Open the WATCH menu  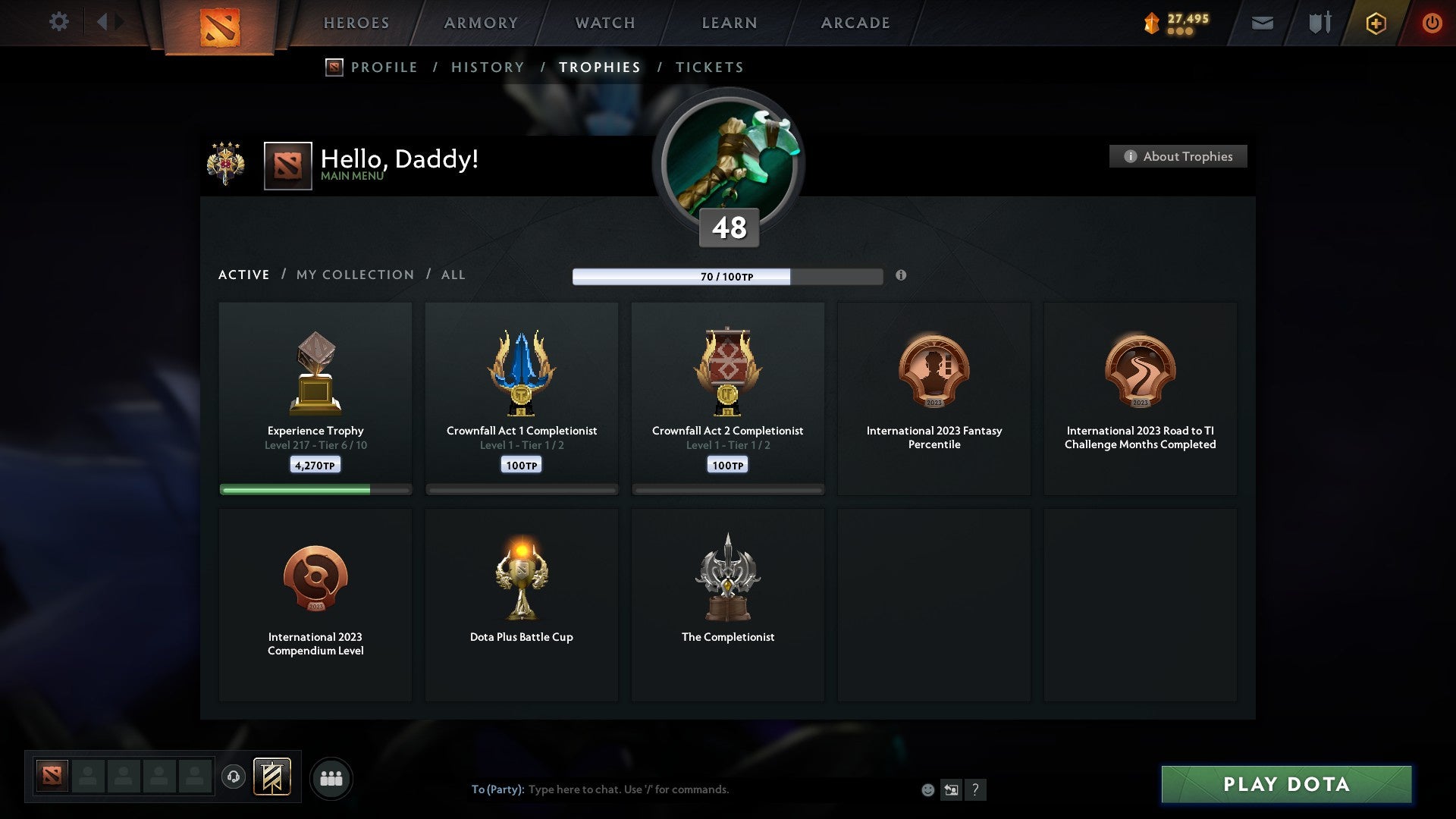(x=604, y=23)
